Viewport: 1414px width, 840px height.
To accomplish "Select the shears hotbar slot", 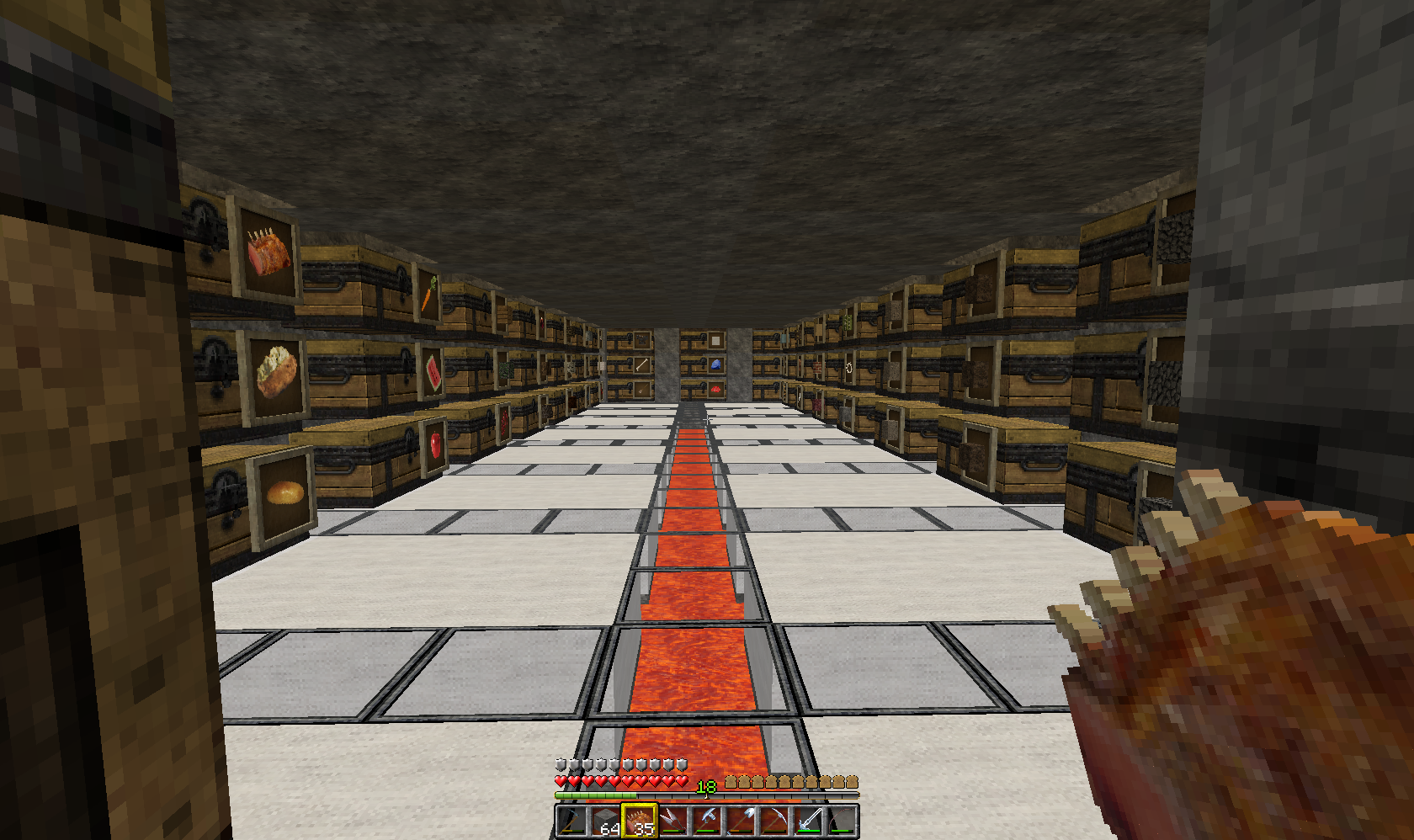I will pyautogui.click(x=672, y=821).
